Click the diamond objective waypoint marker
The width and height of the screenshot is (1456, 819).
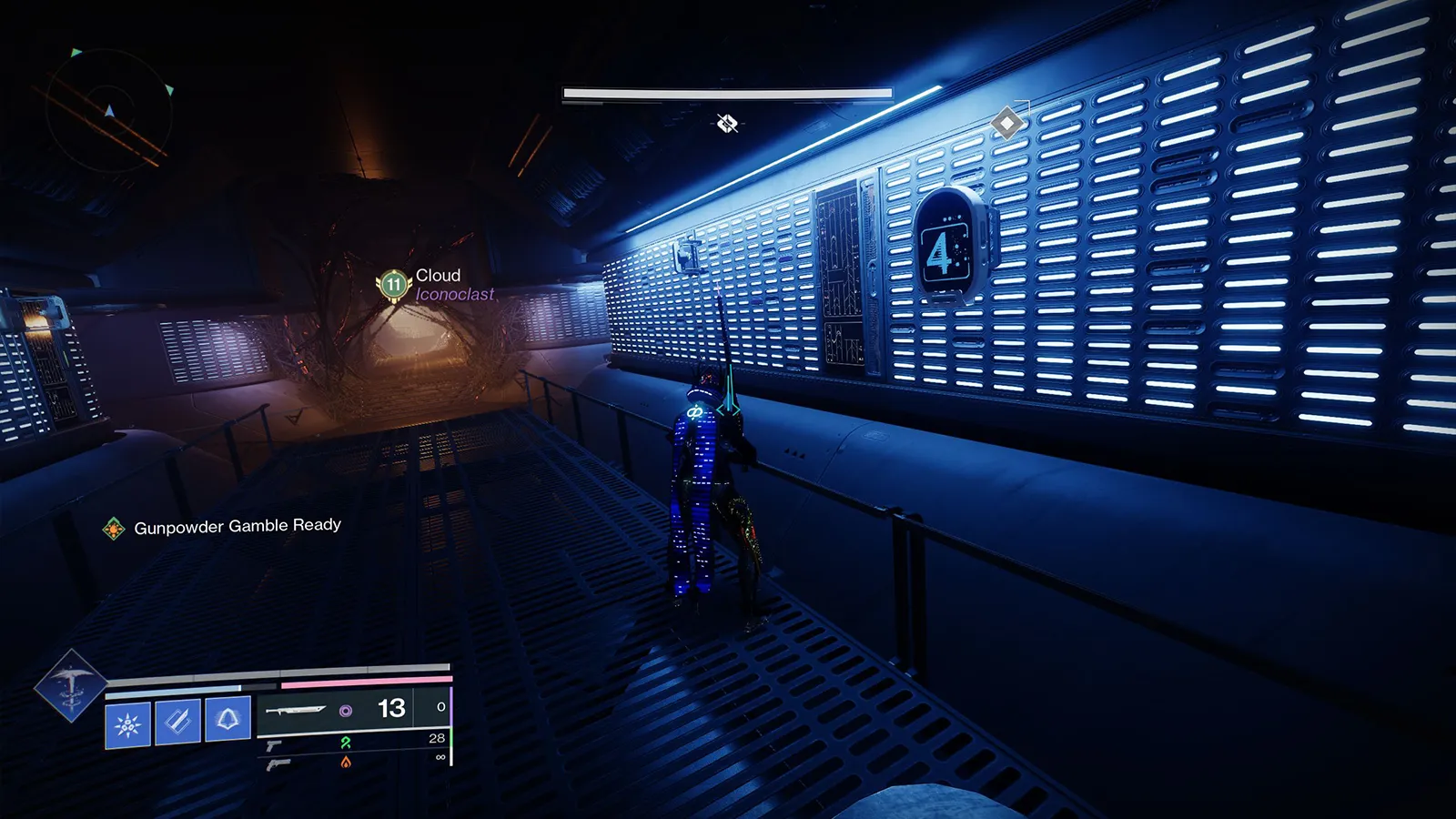[x=1007, y=122]
